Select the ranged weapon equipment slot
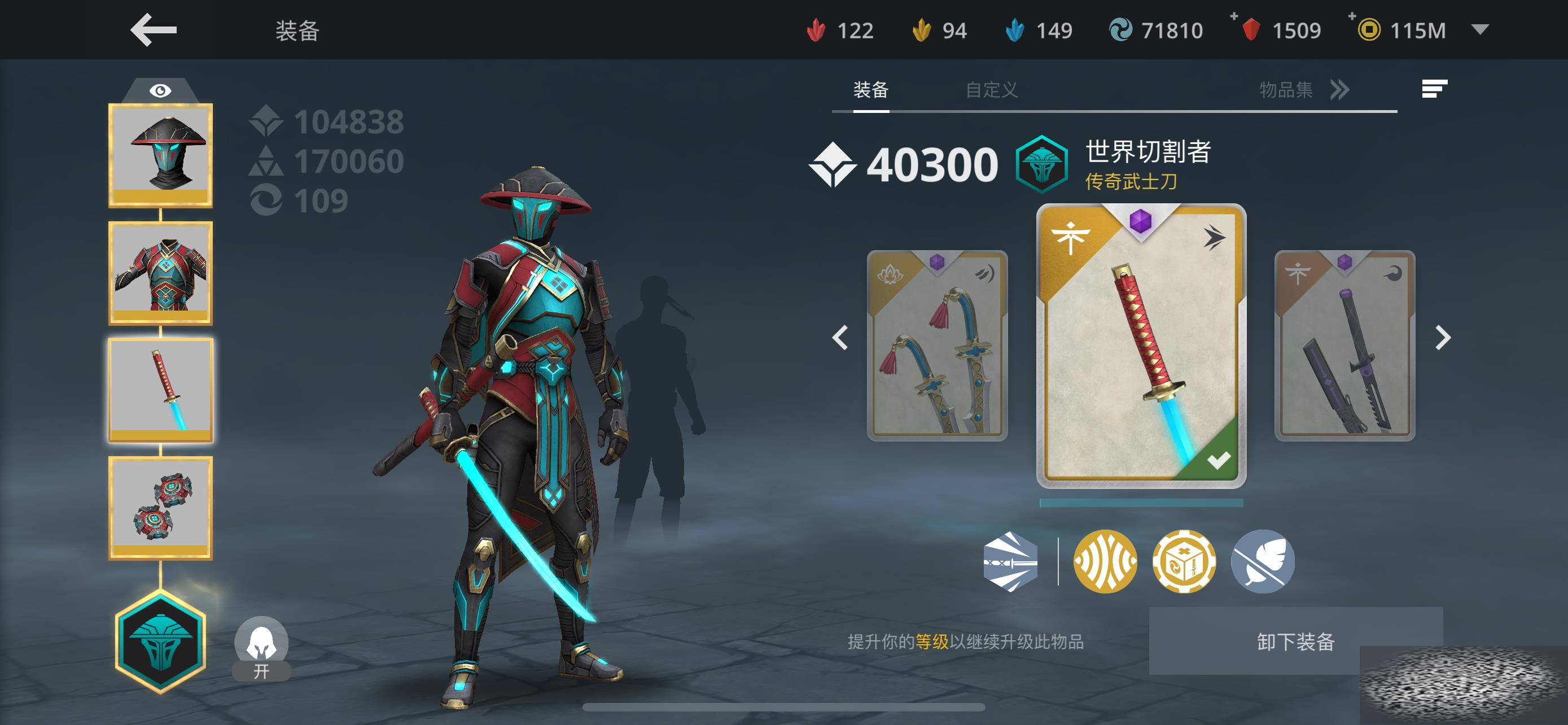1568x725 pixels. click(x=161, y=508)
